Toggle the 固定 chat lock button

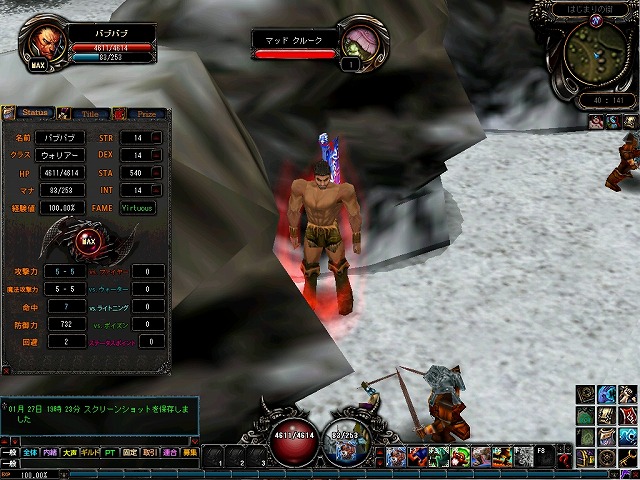coord(132,452)
